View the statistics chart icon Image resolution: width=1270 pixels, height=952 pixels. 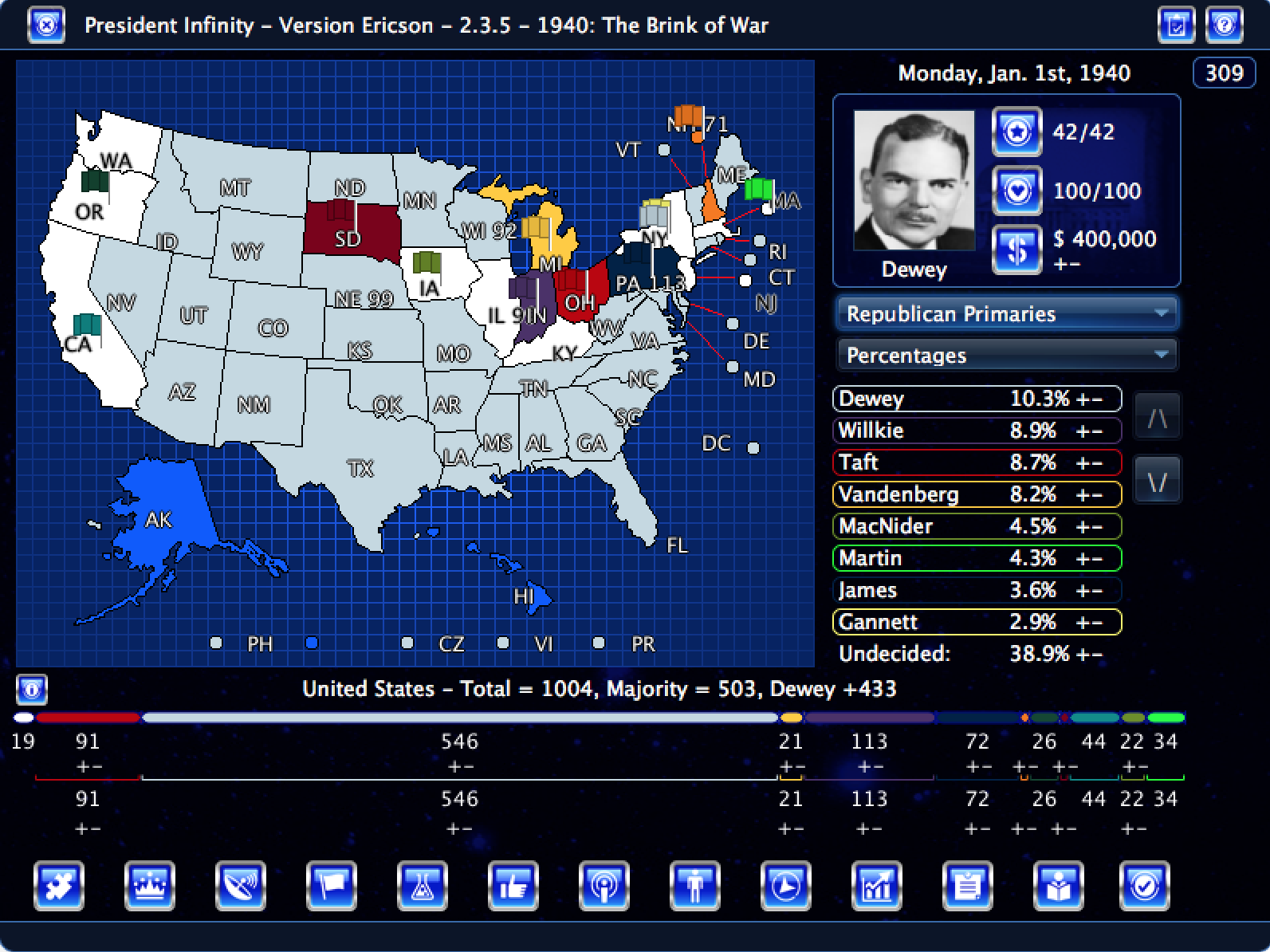(x=877, y=886)
